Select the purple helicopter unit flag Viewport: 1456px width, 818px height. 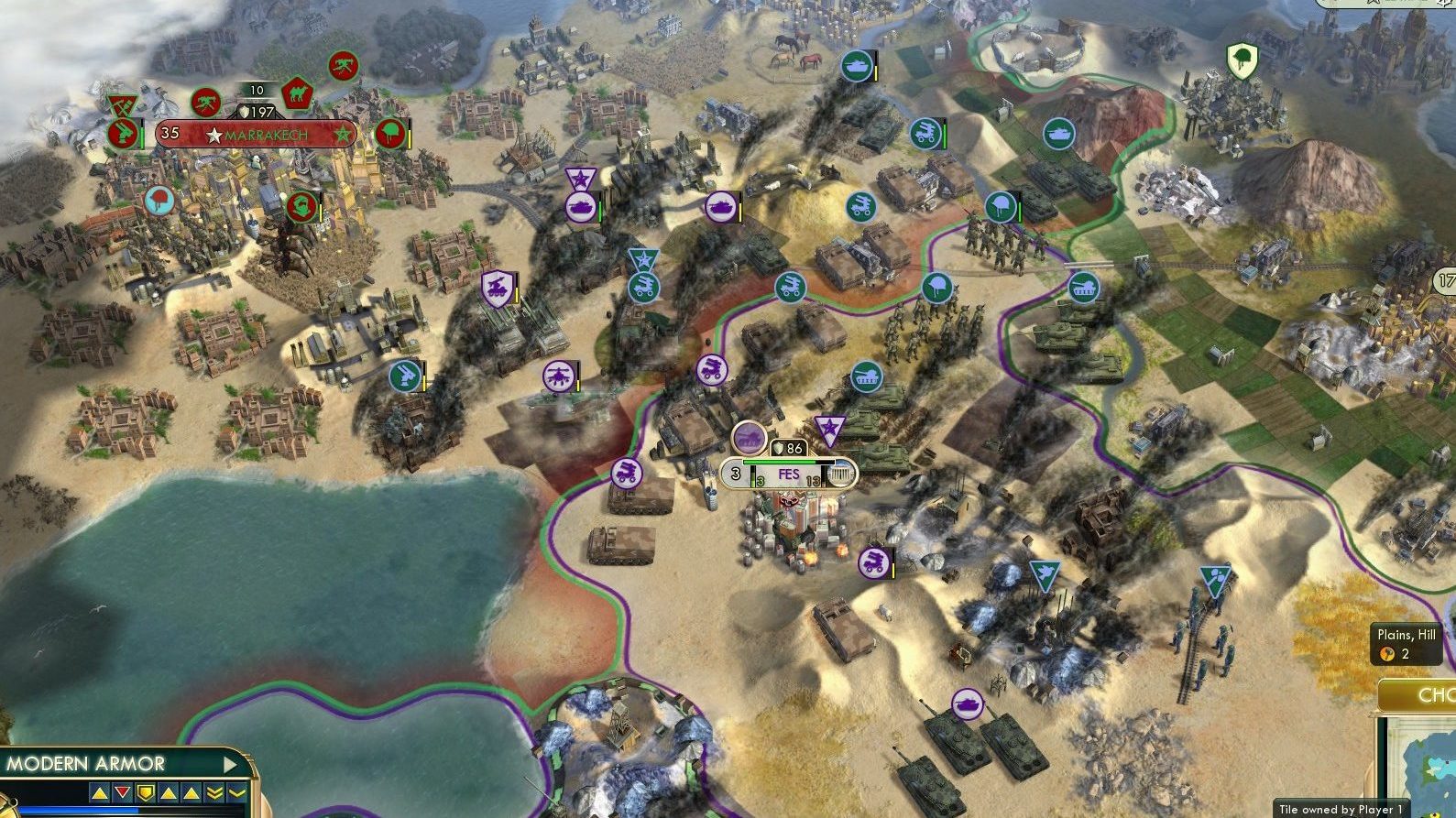pyautogui.click(x=557, y=376)
